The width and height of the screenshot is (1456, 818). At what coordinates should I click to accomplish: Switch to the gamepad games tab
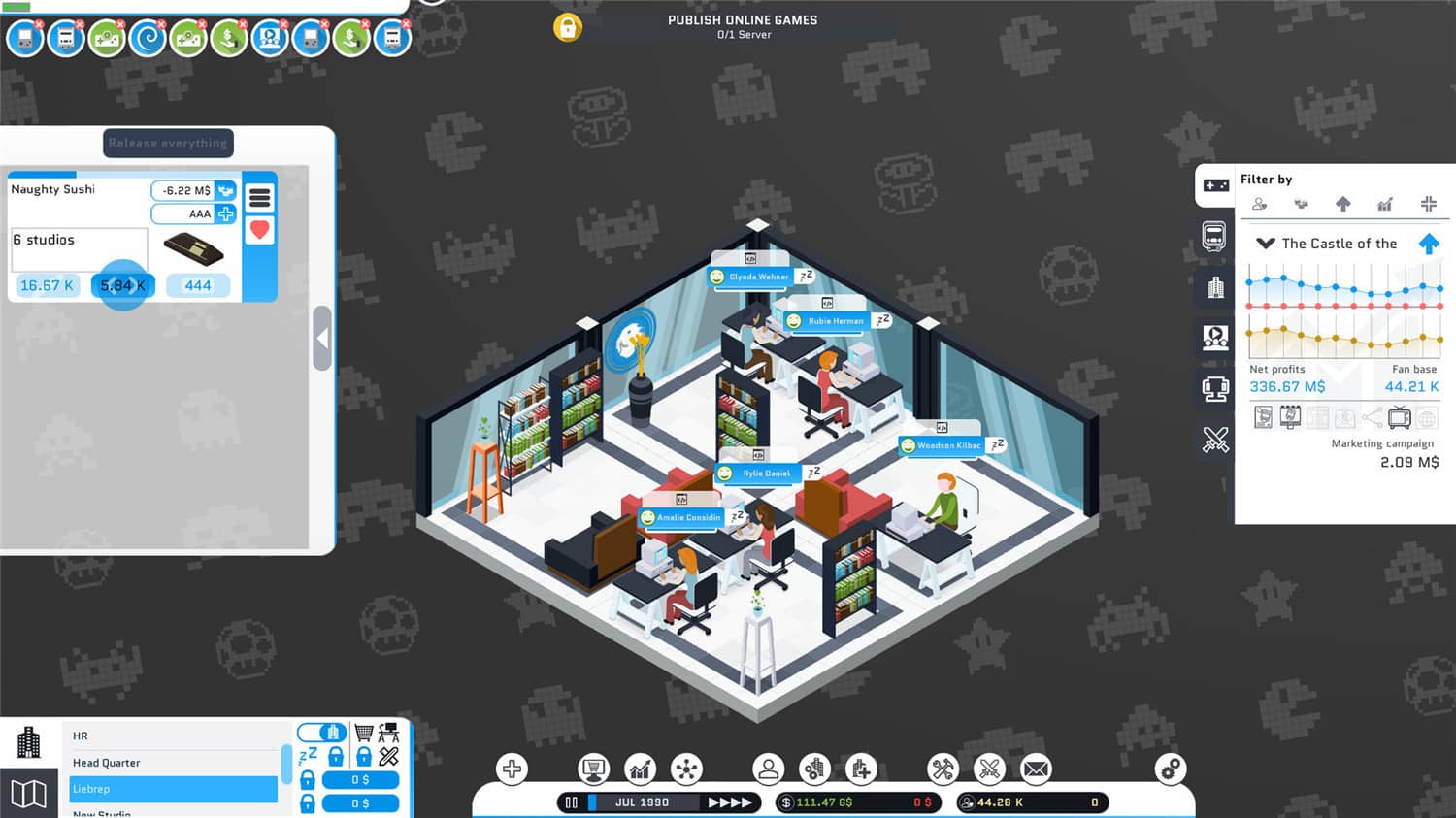click(1215, 184)
